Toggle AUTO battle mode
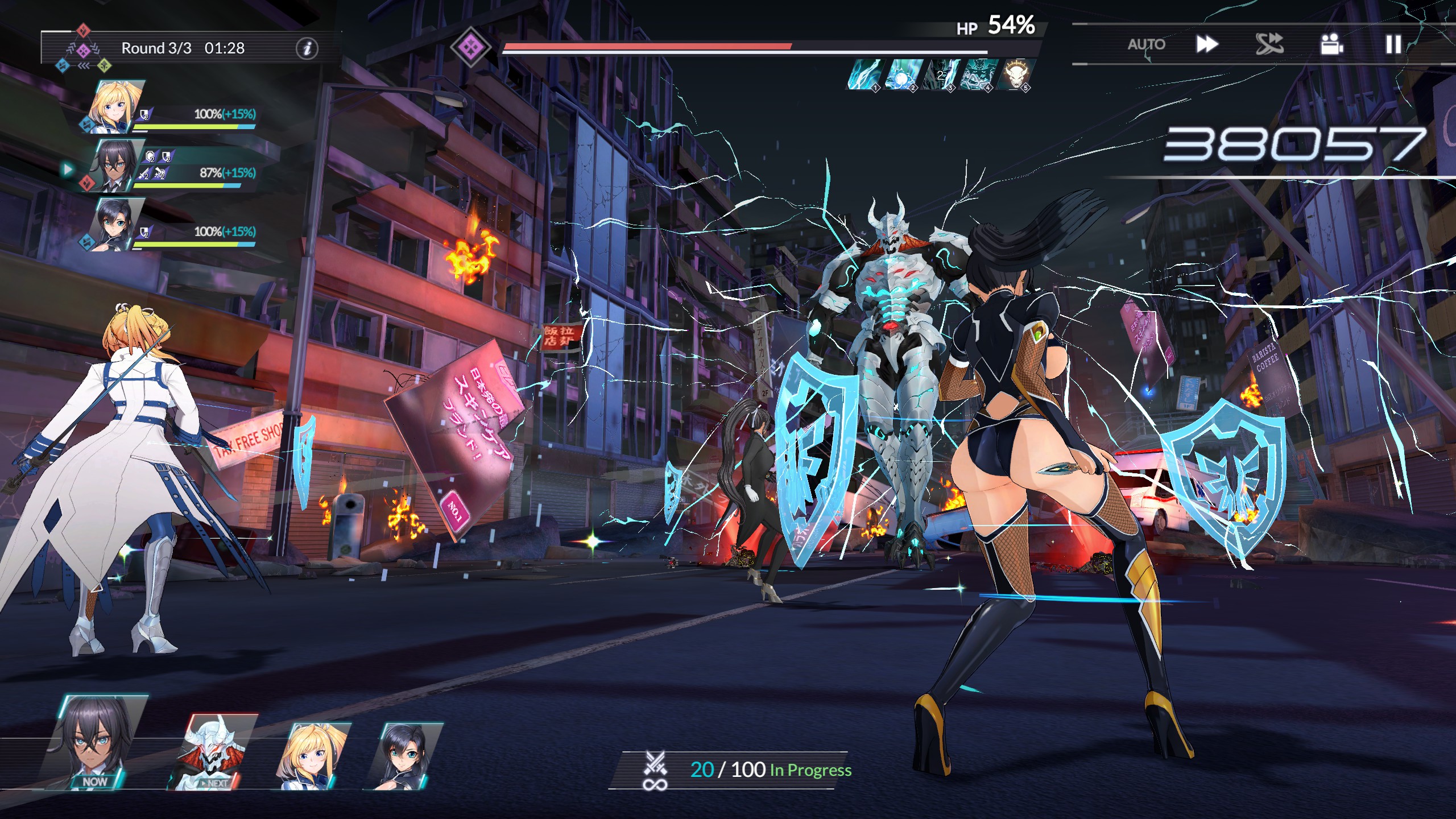This screenshot has width=1456, height=819. tap(1146, 44)
